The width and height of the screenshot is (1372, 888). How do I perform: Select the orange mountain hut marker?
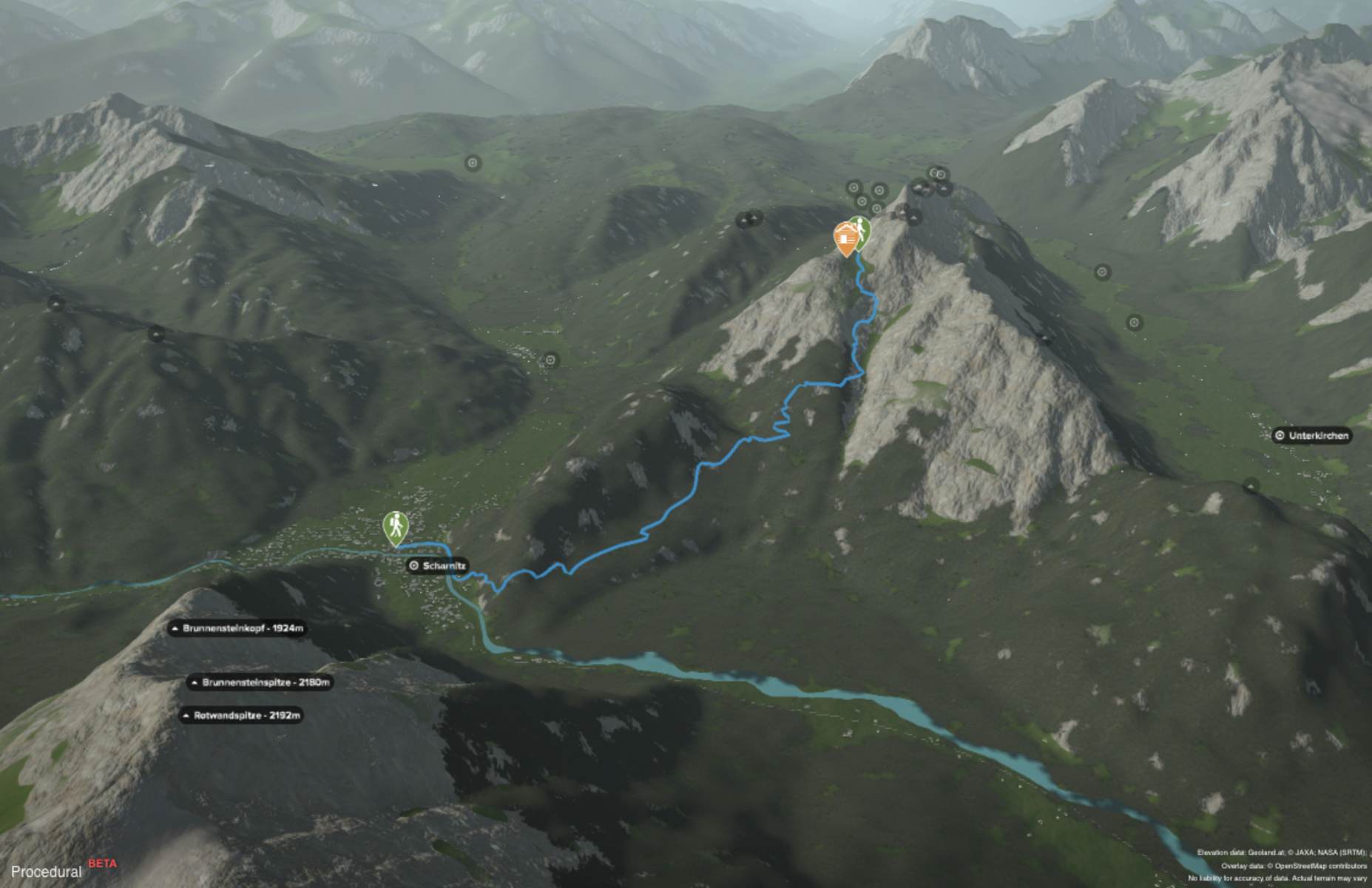(845, 237)
